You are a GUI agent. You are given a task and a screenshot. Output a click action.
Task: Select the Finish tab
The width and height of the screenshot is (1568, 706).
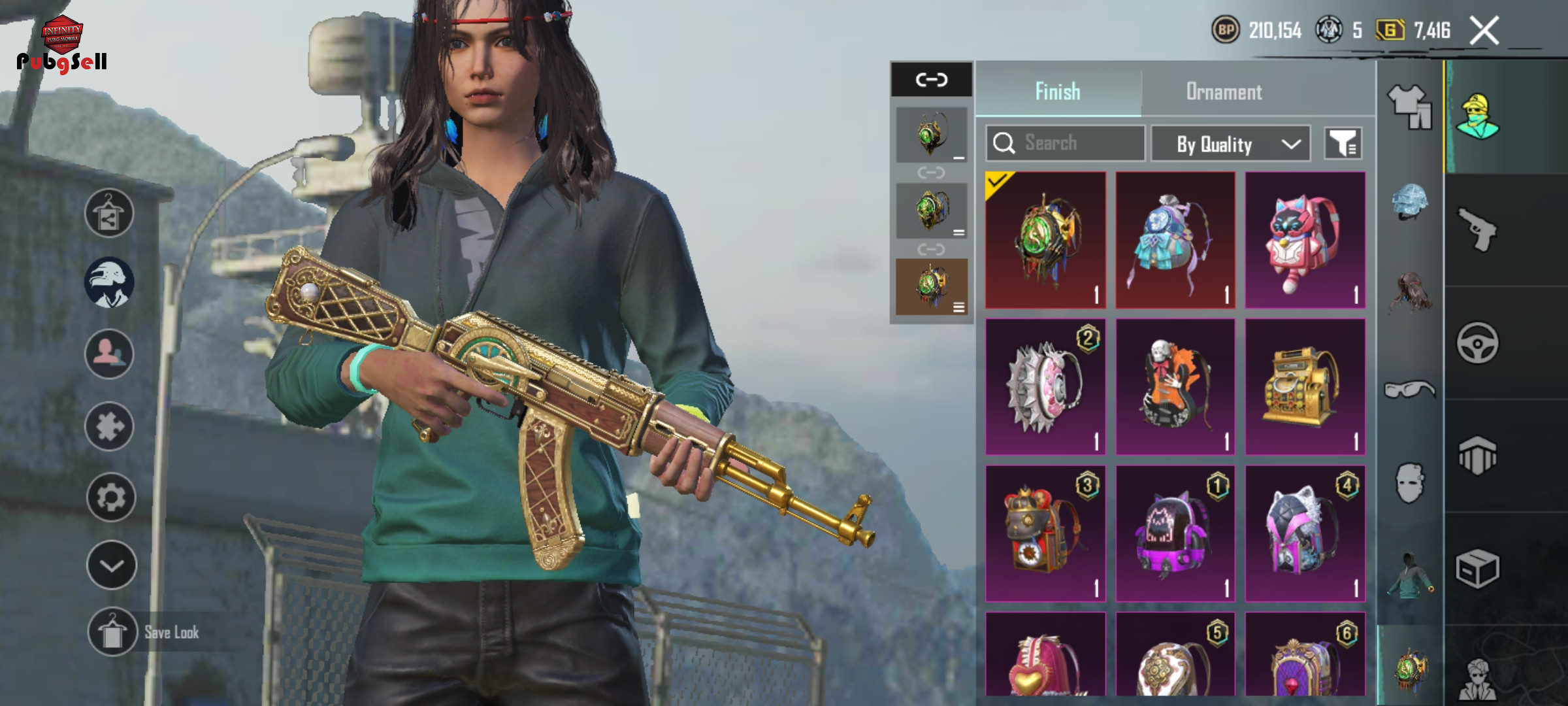(x=1058, y=92)
